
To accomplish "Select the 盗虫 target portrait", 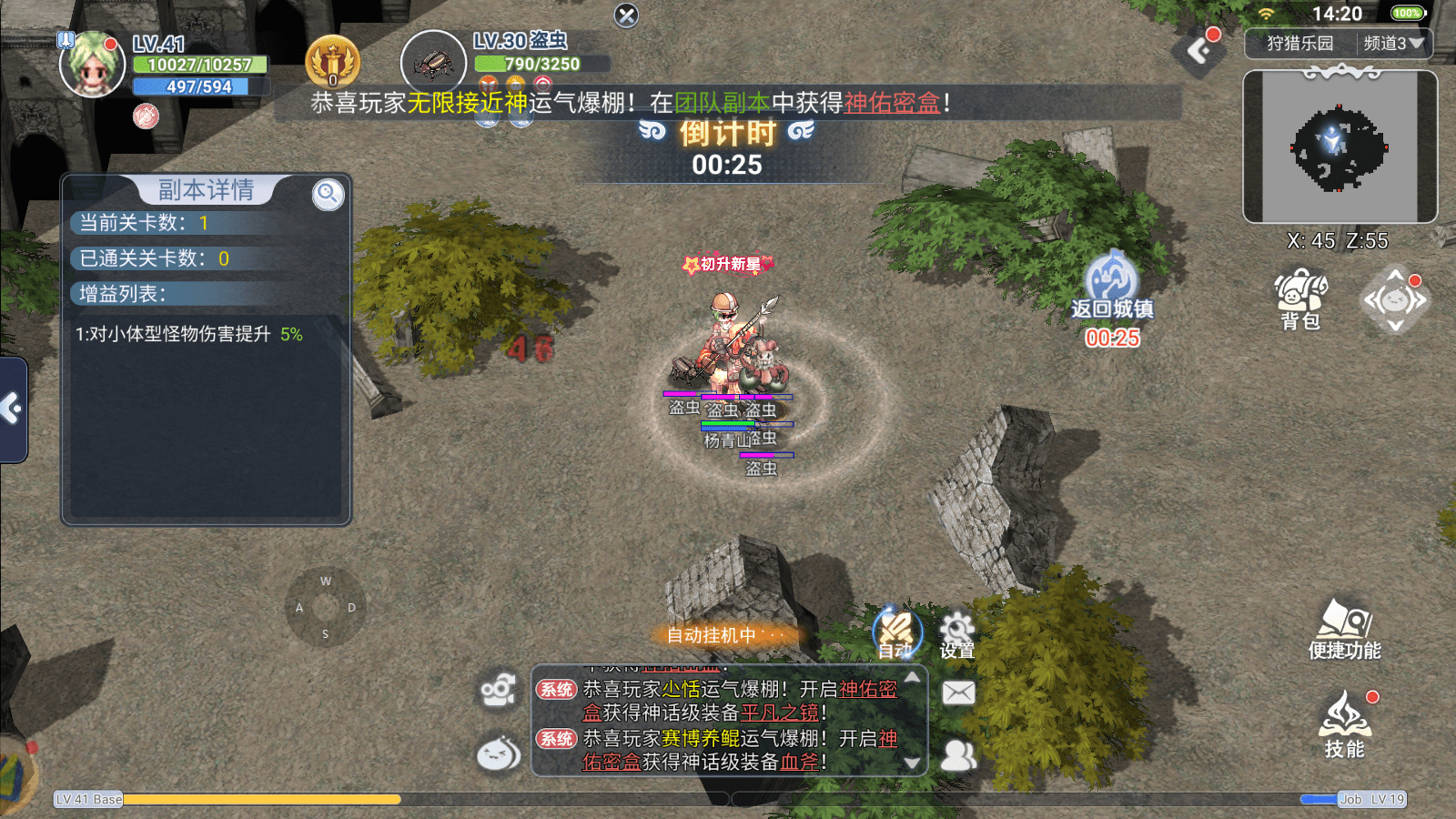I will tap(433, 63).
